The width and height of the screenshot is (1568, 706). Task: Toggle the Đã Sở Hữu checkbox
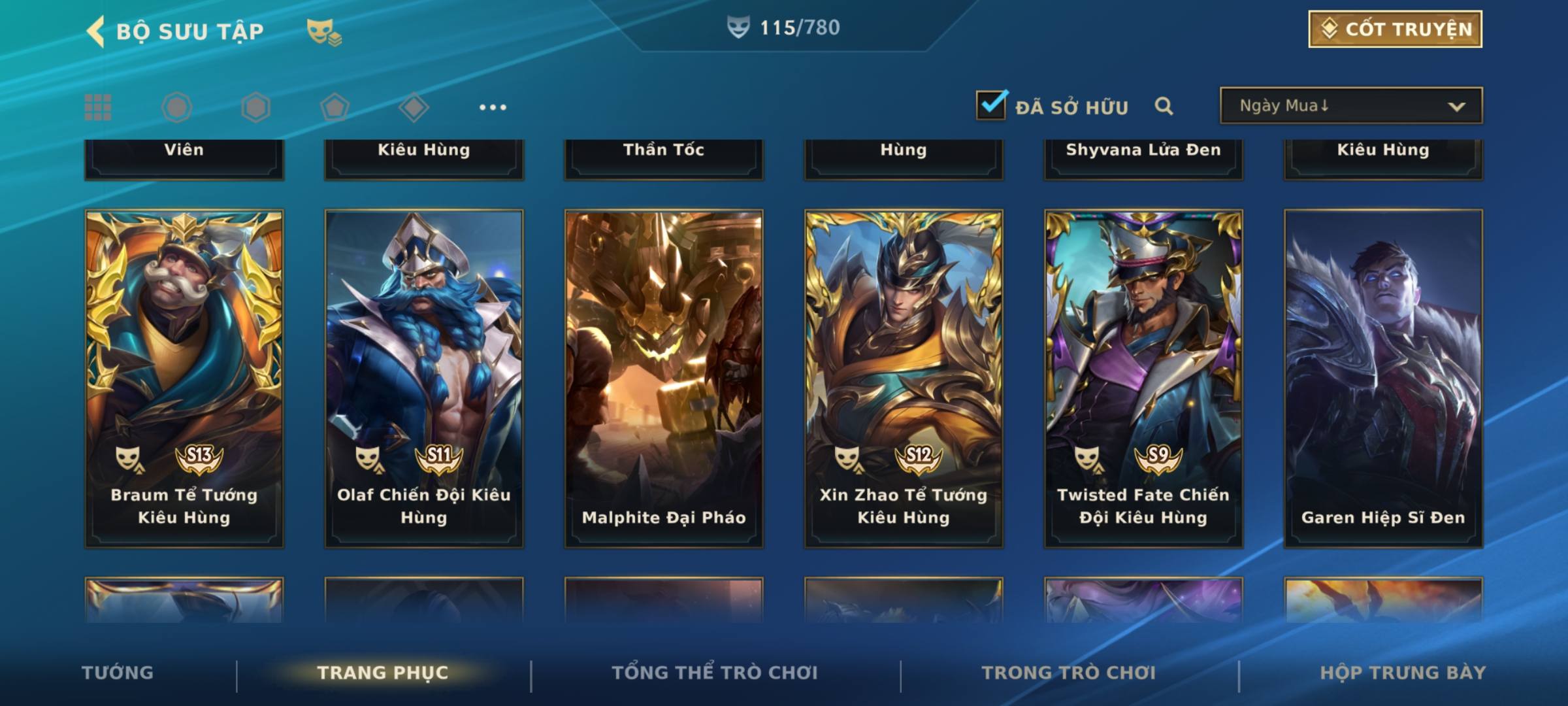[990, 105]
